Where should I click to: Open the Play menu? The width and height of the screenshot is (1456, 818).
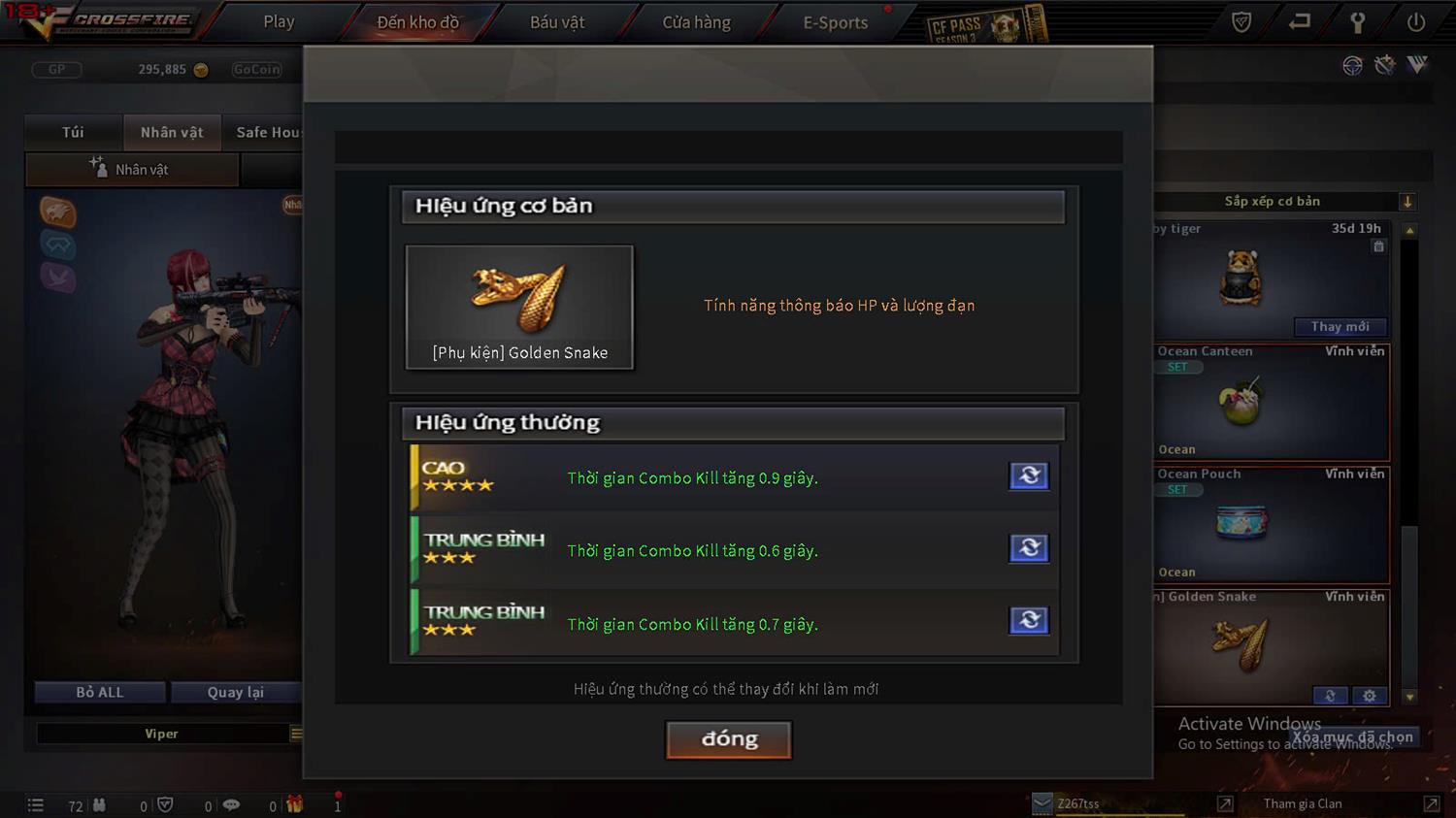[x=279, y=21]
